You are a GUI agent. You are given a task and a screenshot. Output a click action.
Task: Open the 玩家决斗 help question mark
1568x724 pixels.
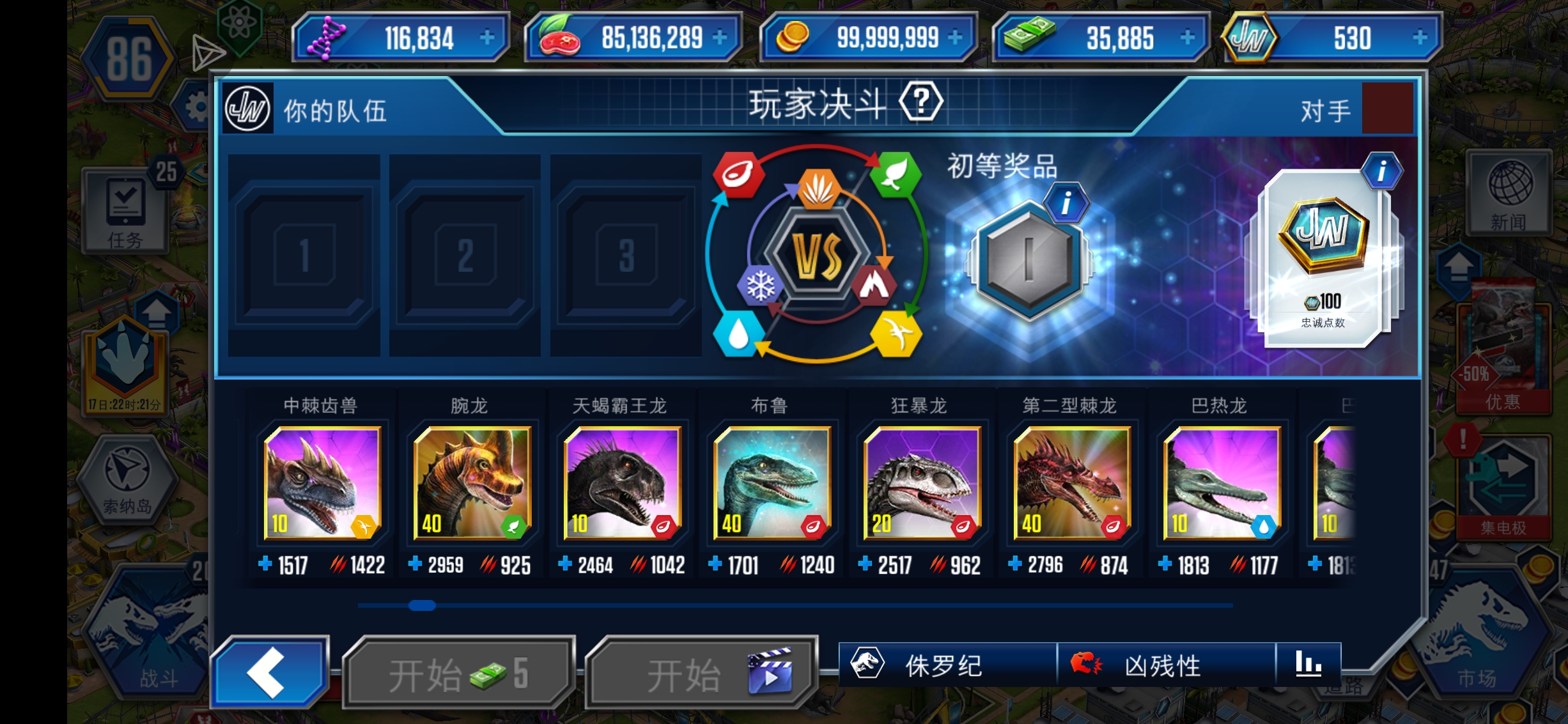click(920, 102)
